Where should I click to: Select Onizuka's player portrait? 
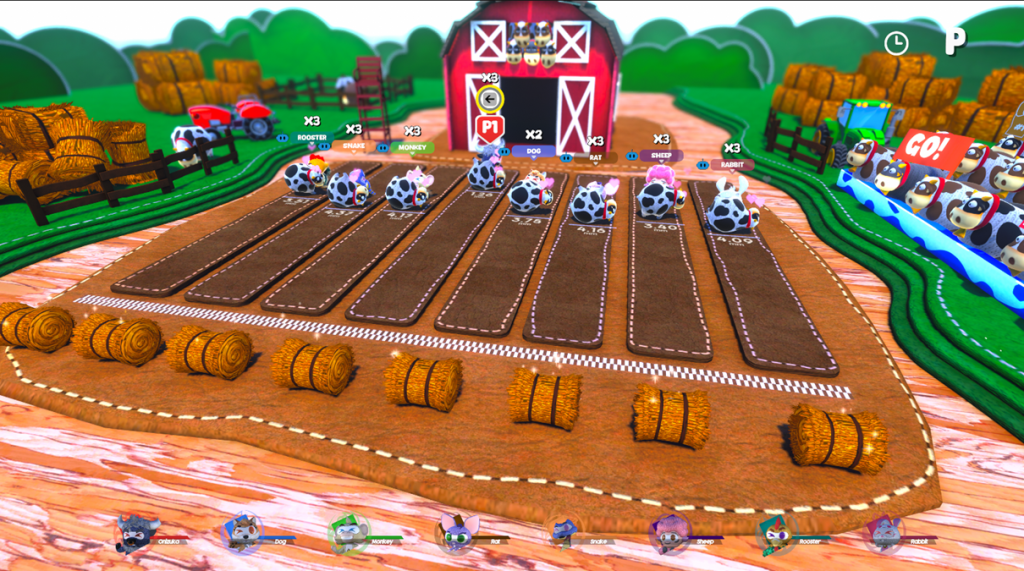pos(135,534)
